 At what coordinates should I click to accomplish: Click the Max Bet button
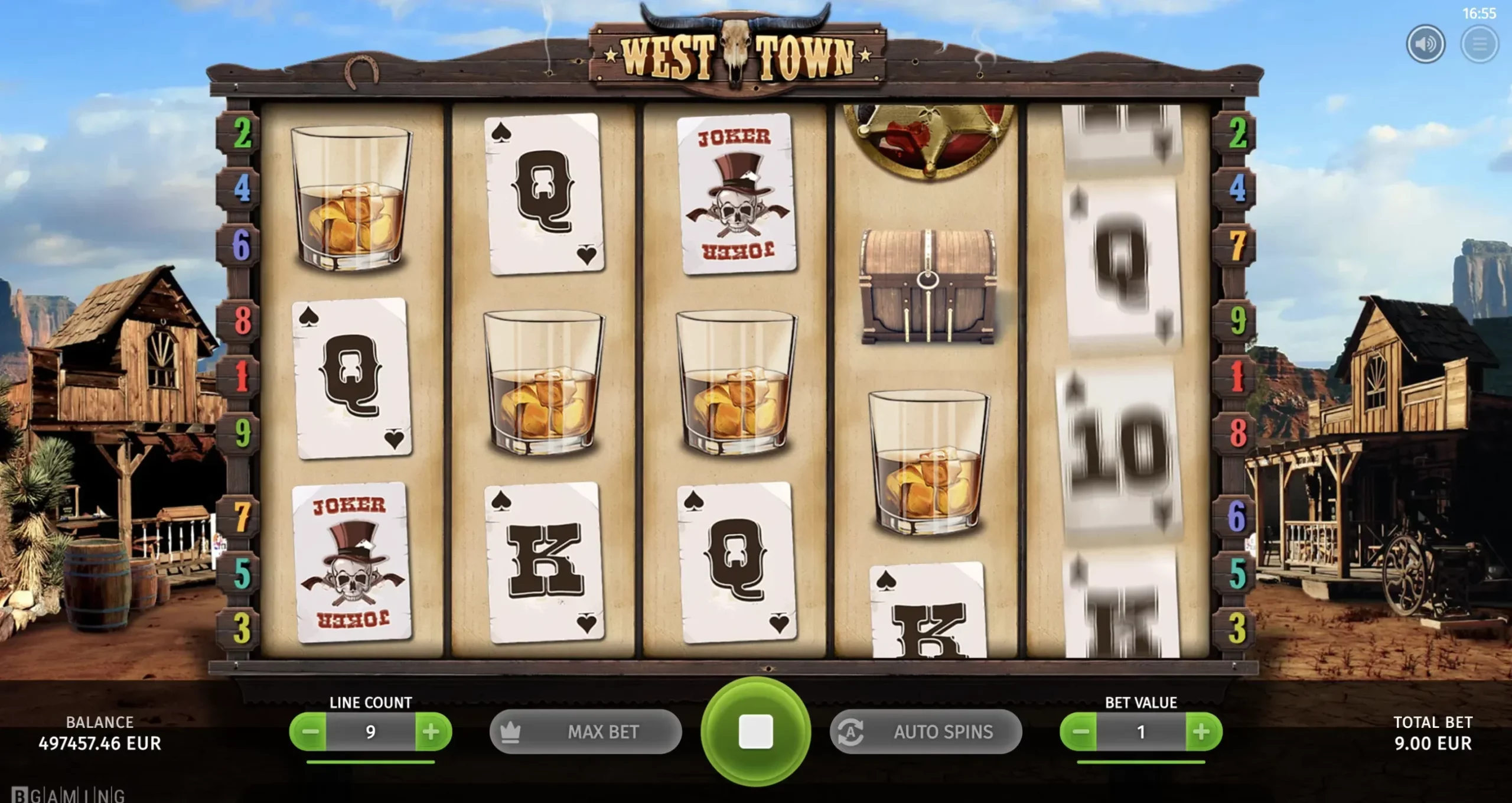[x=585, y=732]
